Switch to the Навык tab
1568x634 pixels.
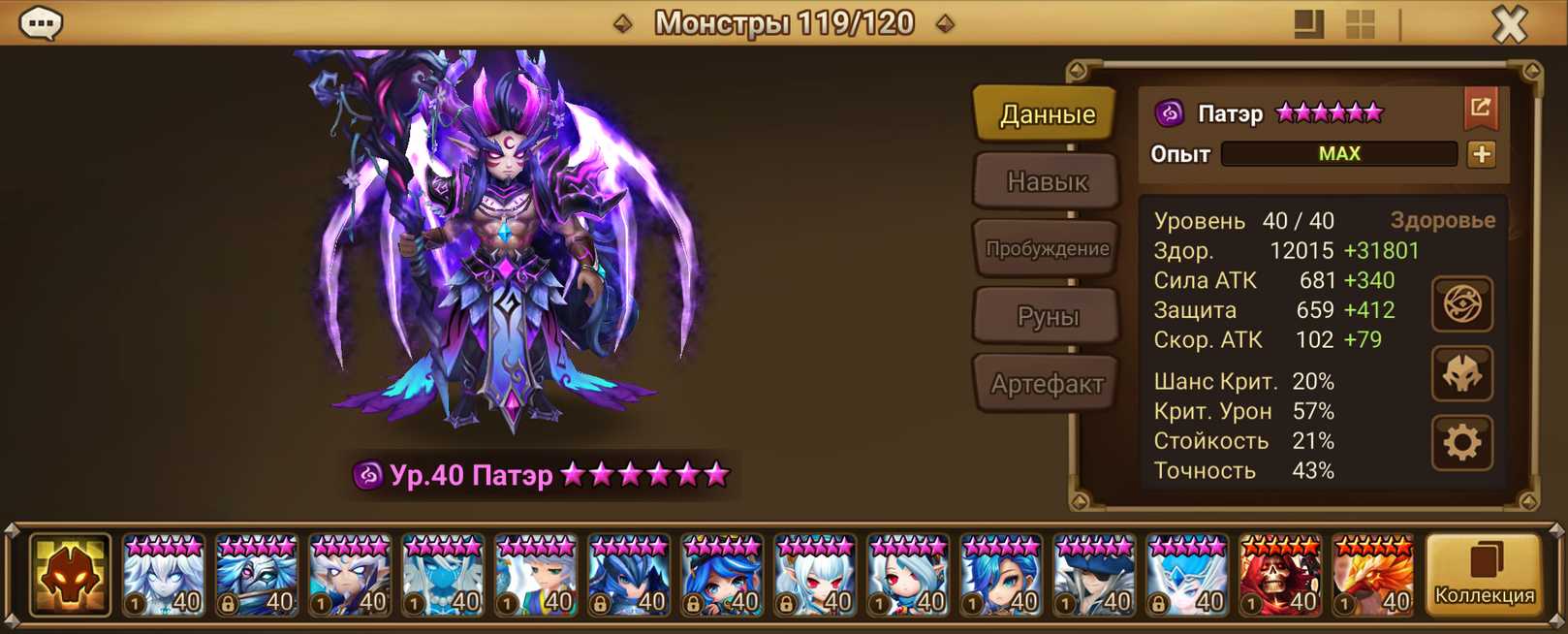[x=1047, y=181]
